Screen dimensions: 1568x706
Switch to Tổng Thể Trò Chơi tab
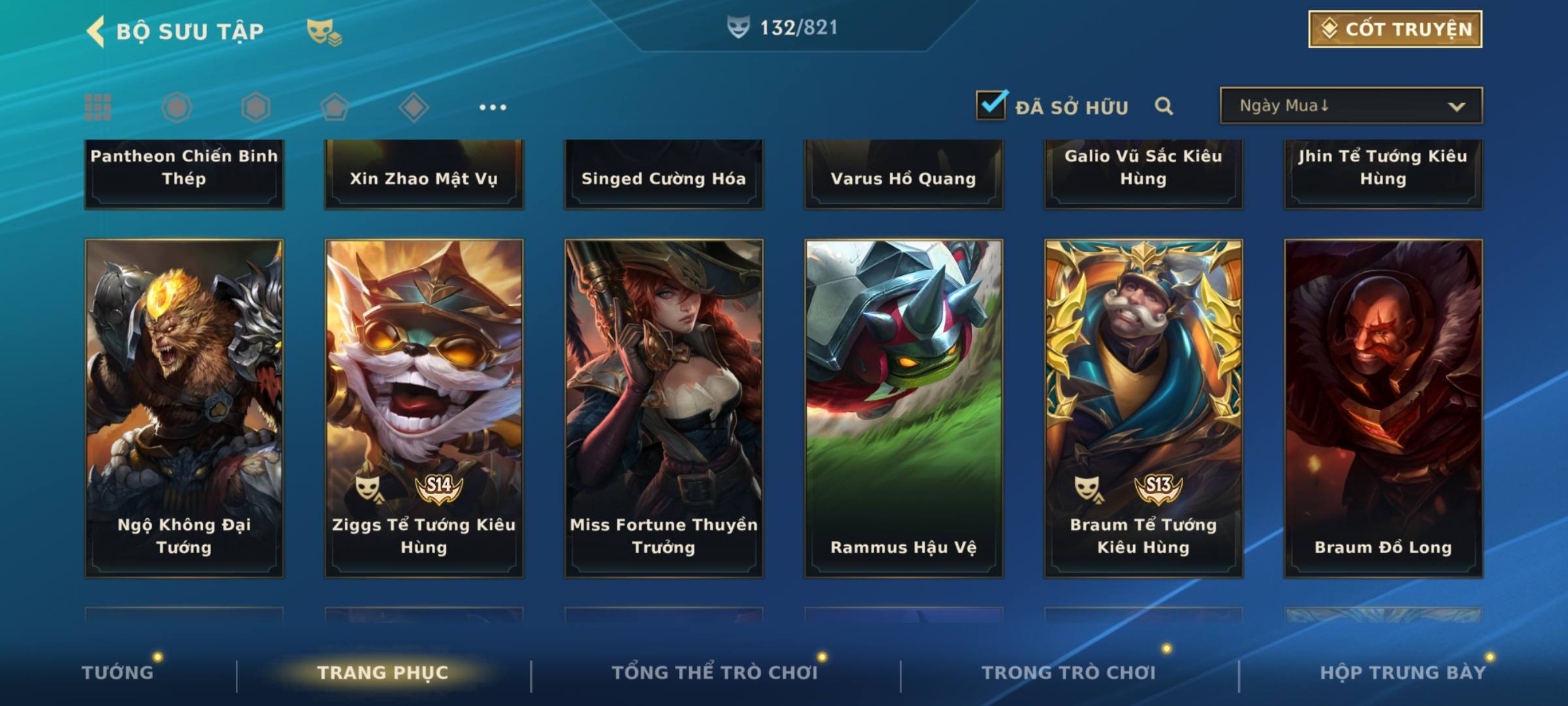pyautogui.click(x=715, y=672)
